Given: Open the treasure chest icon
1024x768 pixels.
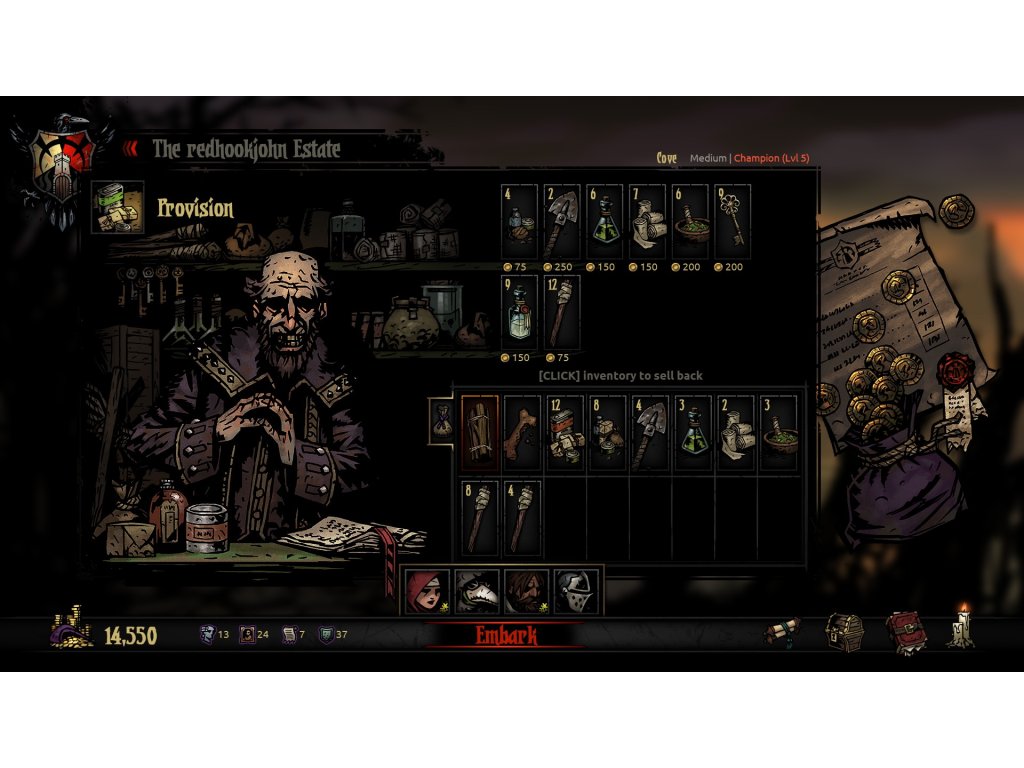Looking at the screenshot, I should point(844,633).
